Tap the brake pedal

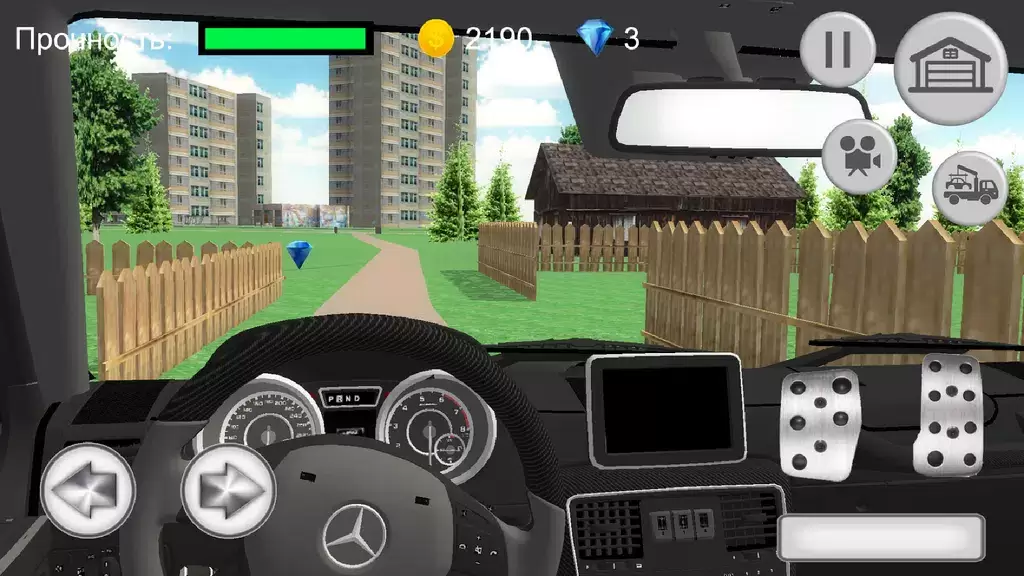[x=819, y=424]
